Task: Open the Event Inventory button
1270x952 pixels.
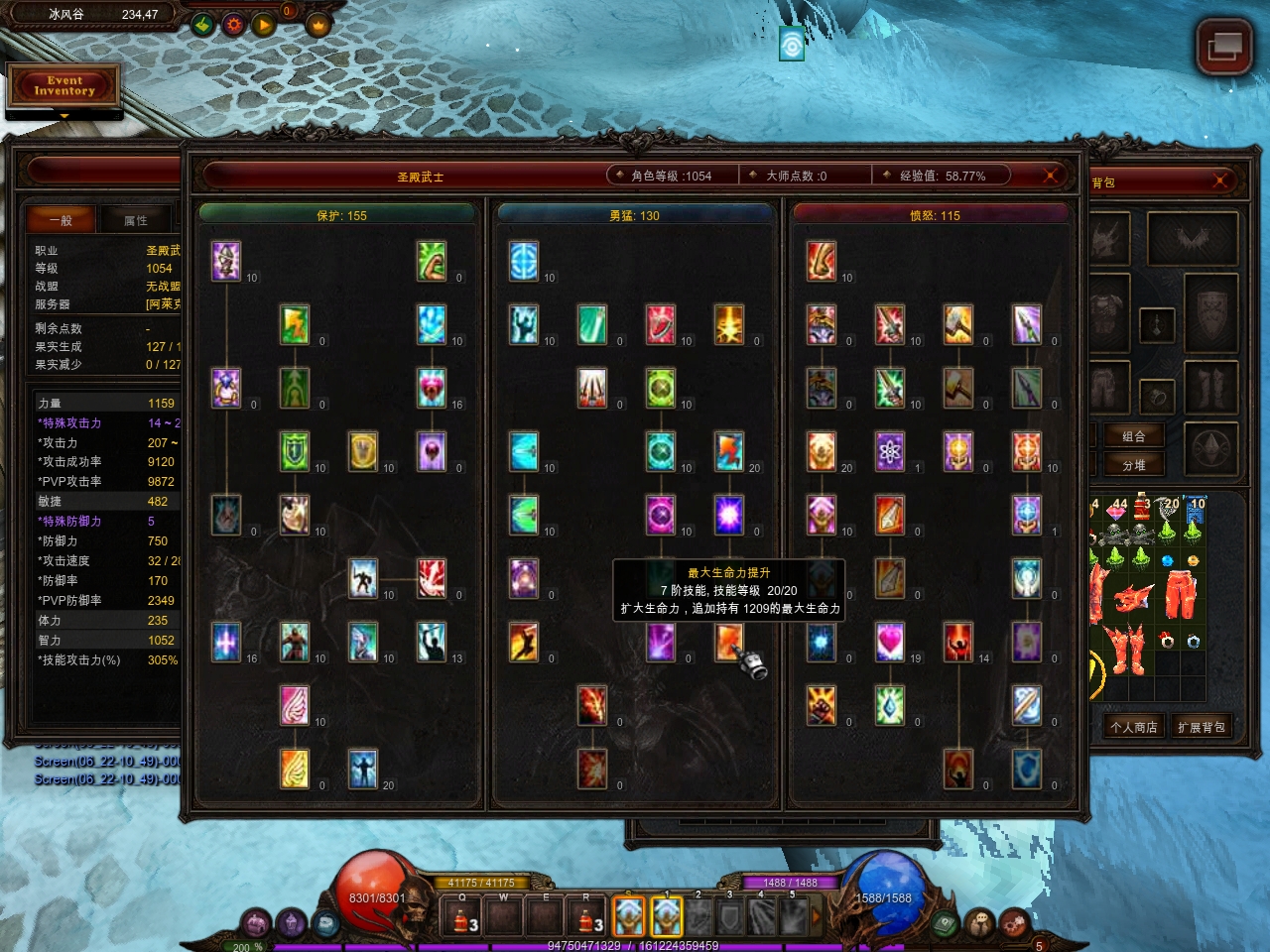Action: pyautogui.click(x=64, y=86)
